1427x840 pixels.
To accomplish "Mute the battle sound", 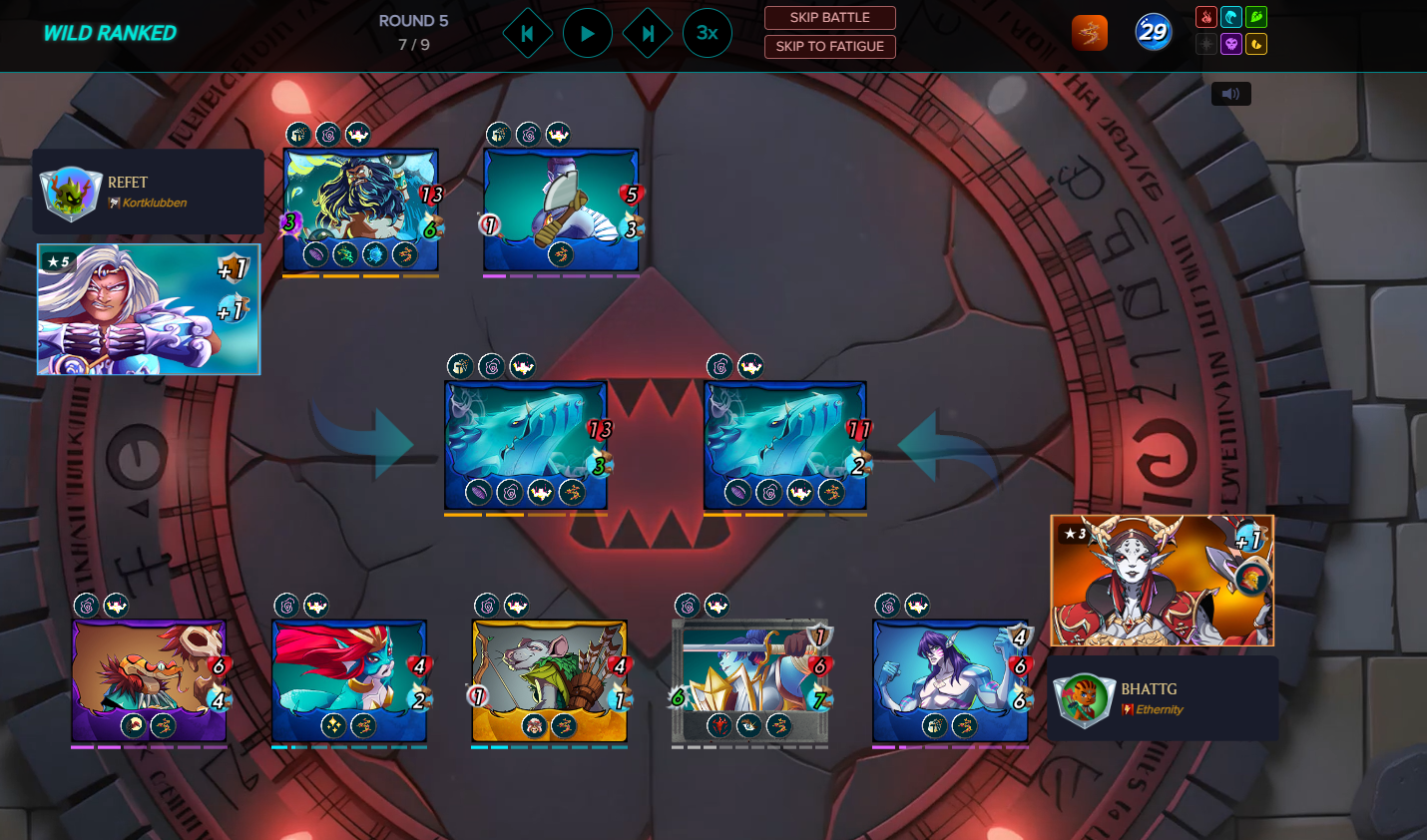I will (1230, 94).
